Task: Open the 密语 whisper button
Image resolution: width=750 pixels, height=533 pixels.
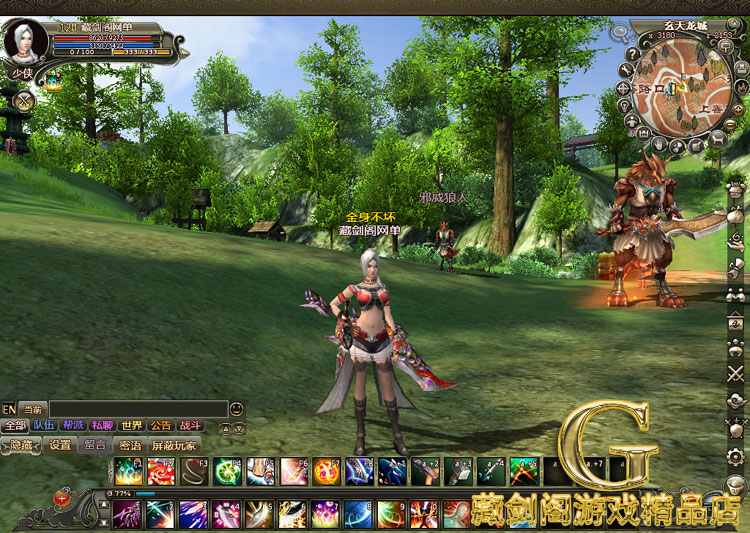Action: pos(130,445)
